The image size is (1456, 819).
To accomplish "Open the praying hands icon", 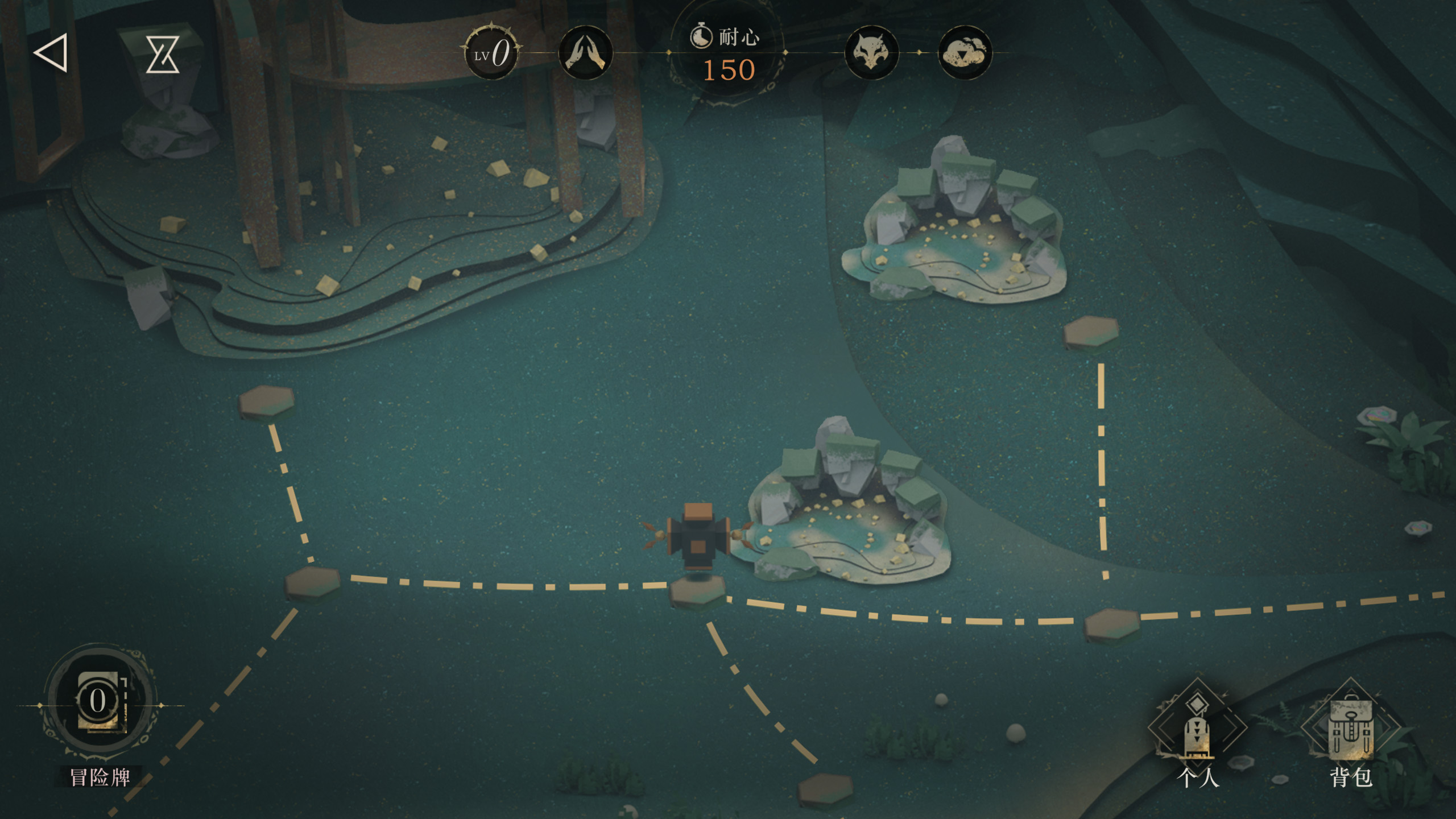I will [585, 53].
